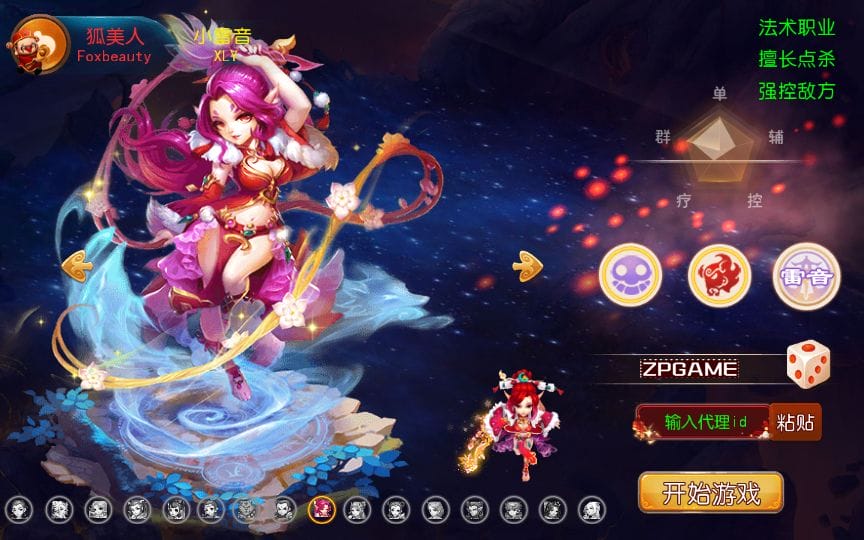Show the next character with right arrow
Viewport: 864px width, 540px height.
[526, 266]
